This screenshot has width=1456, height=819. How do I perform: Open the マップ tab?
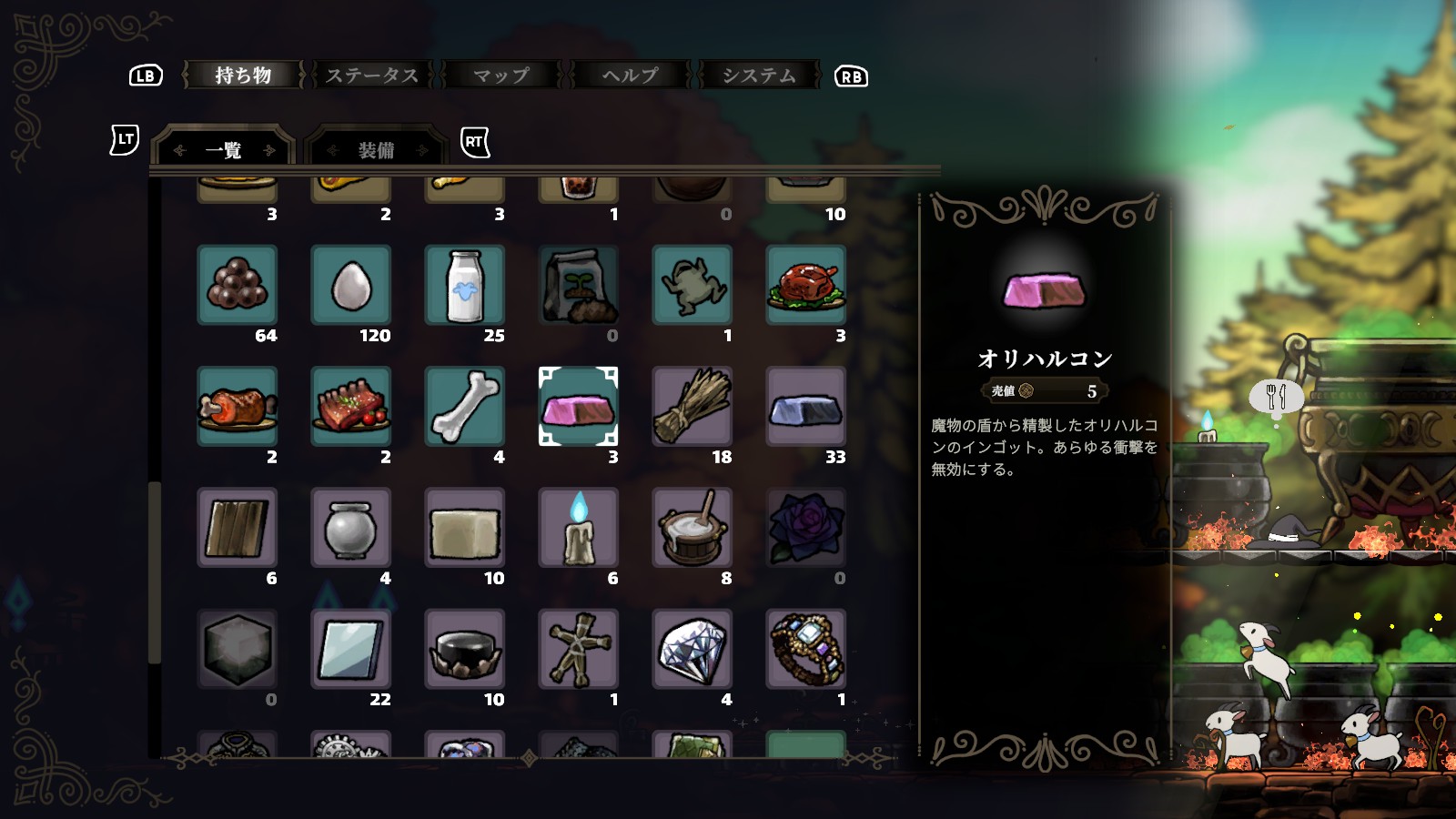point(501,76)
